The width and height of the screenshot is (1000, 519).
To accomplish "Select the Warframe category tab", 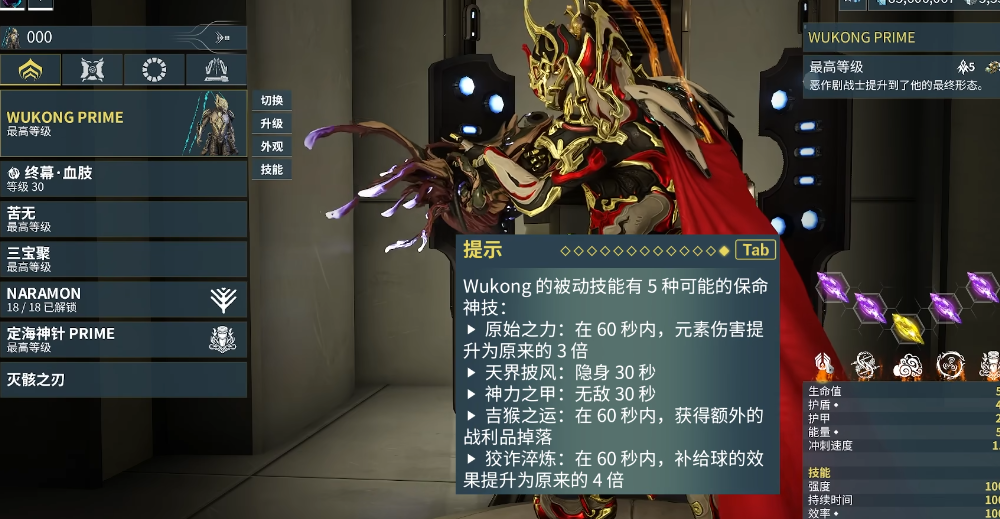I will click(x=31, y=70).
